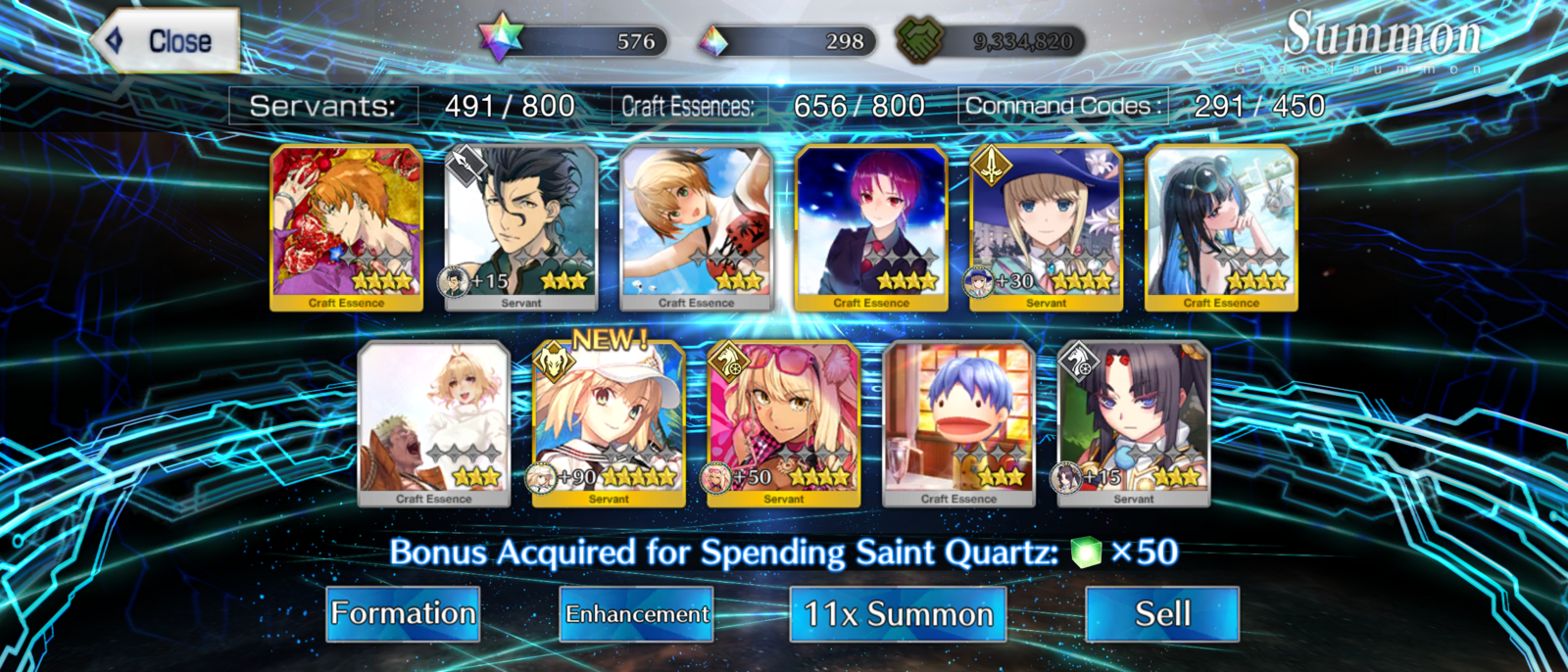Go to Enhancement
The height and width of the screenshot is (672, 1568).
click(x=636, y=614)
